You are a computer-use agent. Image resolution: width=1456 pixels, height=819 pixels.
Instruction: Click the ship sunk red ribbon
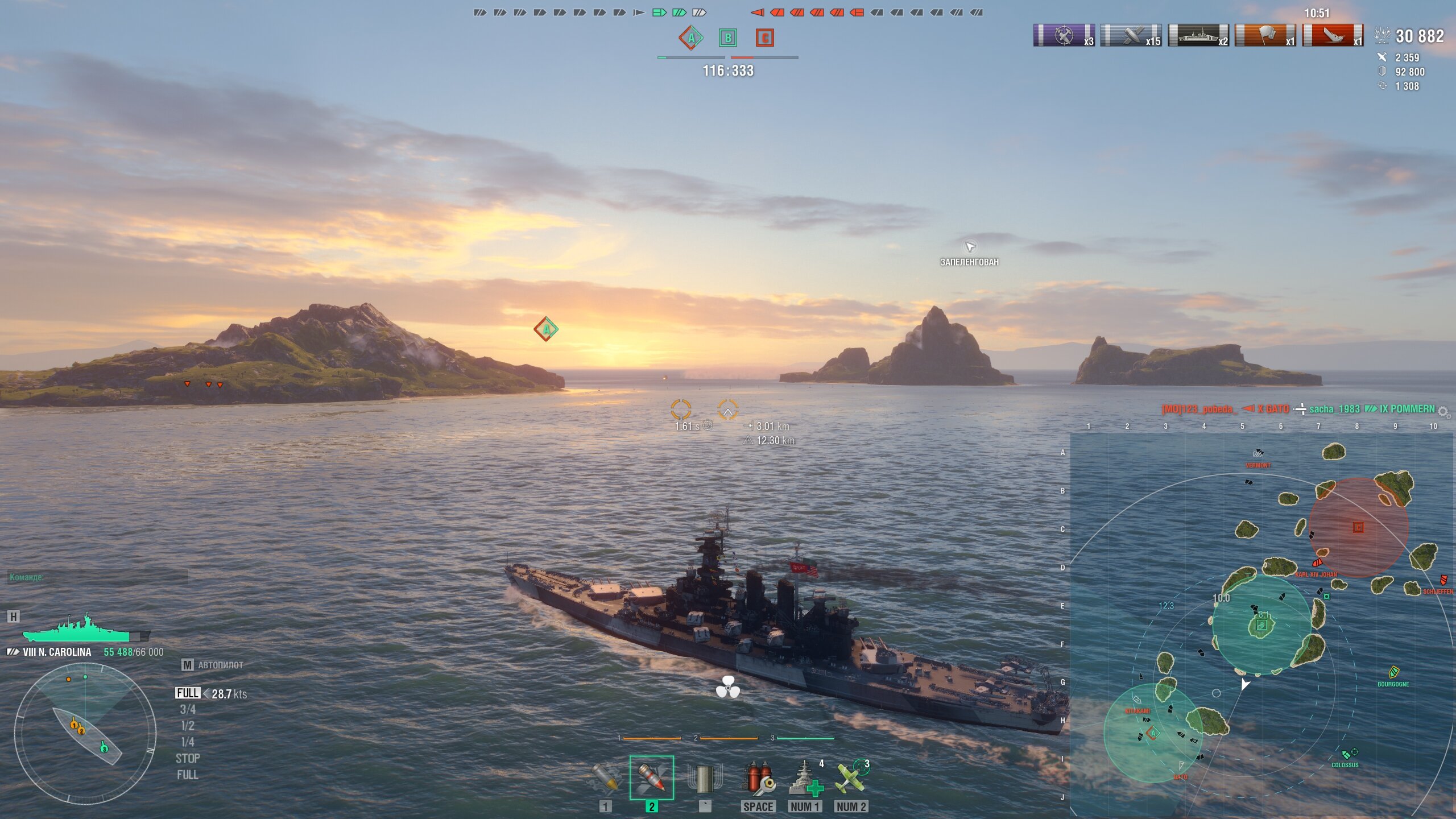point(1333,35)
